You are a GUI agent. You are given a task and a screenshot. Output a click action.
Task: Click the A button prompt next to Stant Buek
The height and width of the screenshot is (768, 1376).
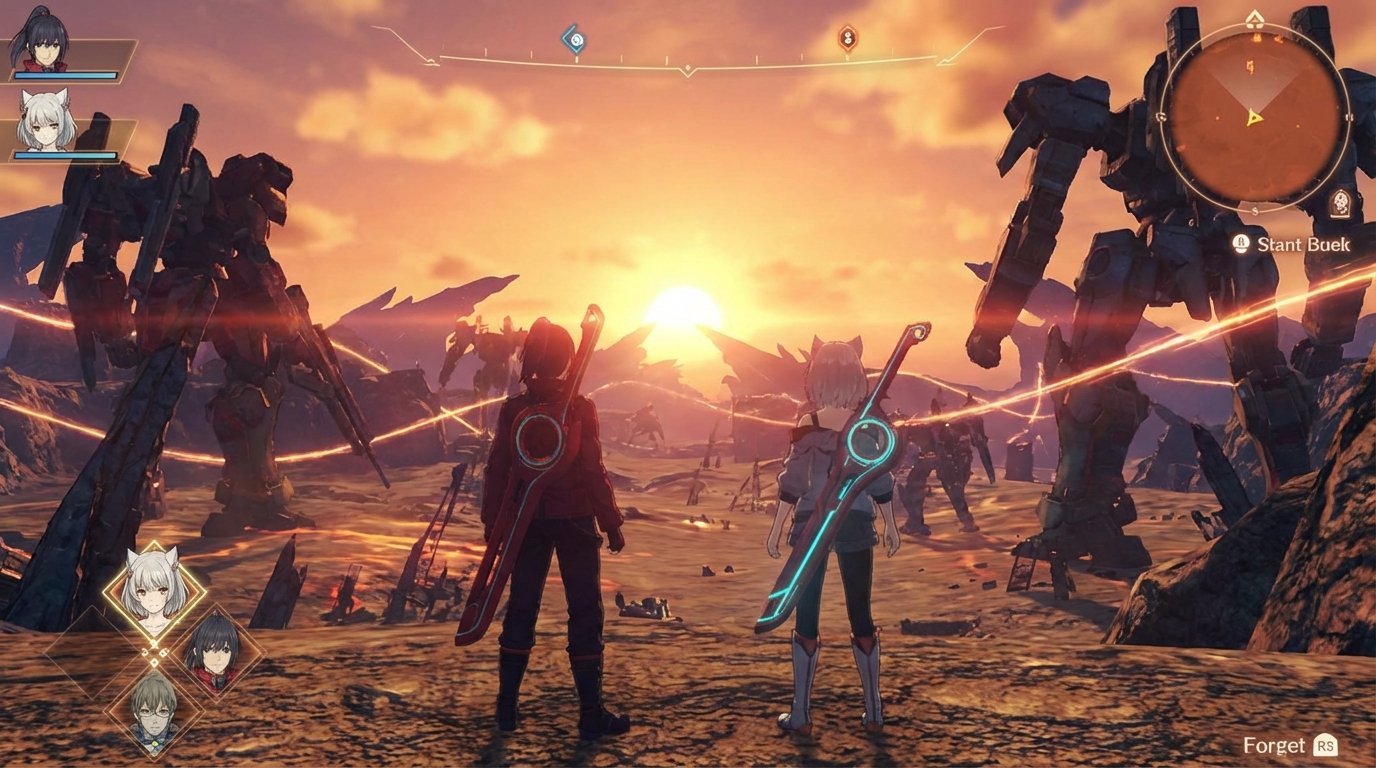click(1241, 243)
